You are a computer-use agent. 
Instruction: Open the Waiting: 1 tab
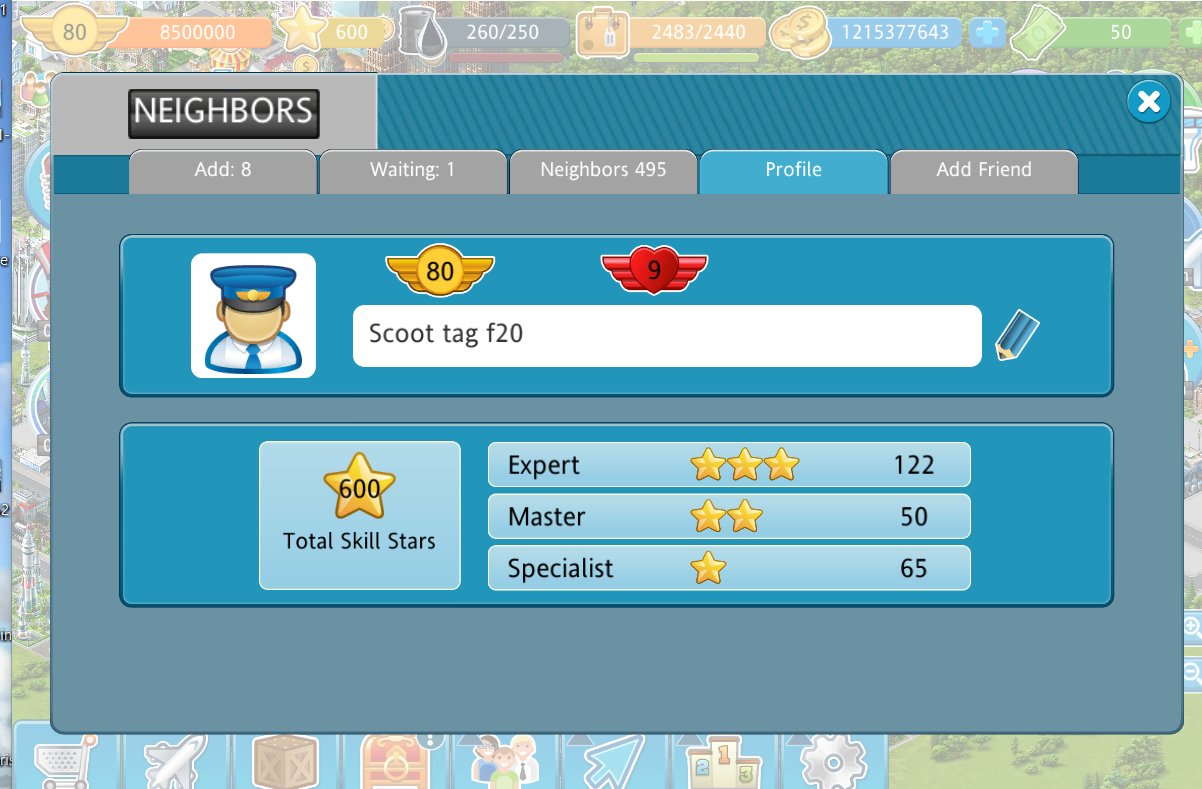[412, 170]
